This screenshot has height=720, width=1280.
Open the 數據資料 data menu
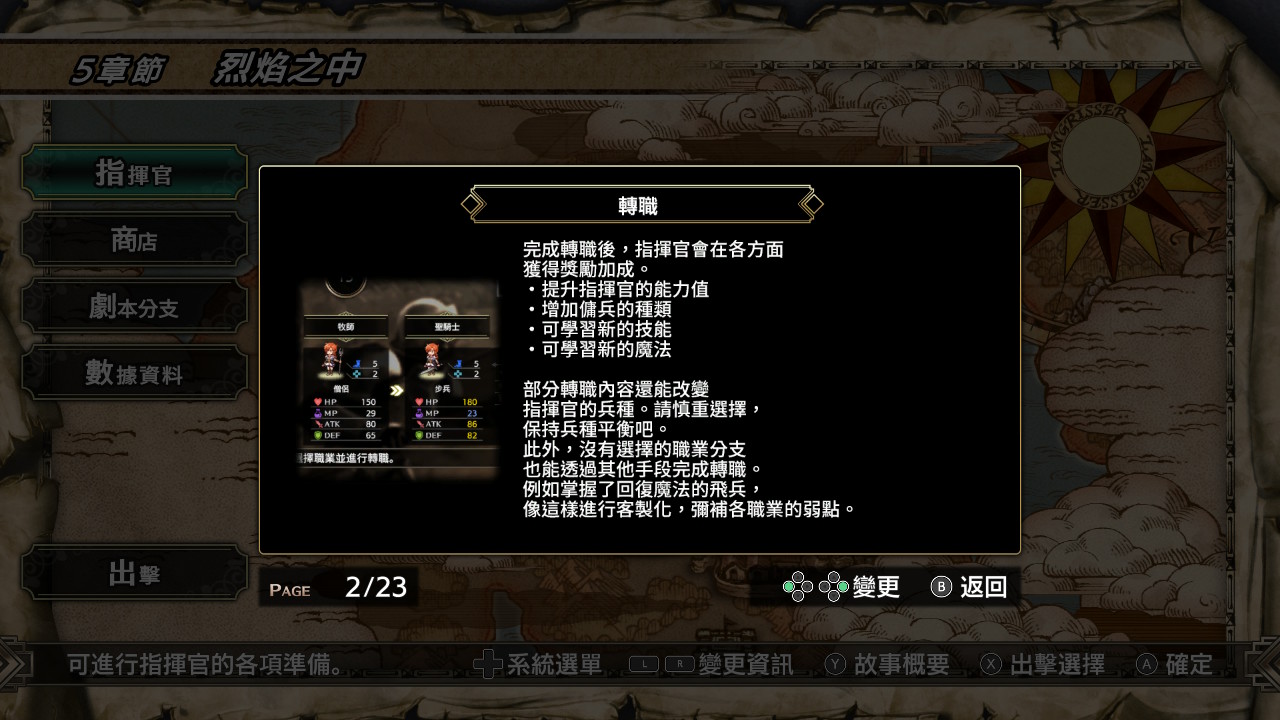(x=134, y=373)
